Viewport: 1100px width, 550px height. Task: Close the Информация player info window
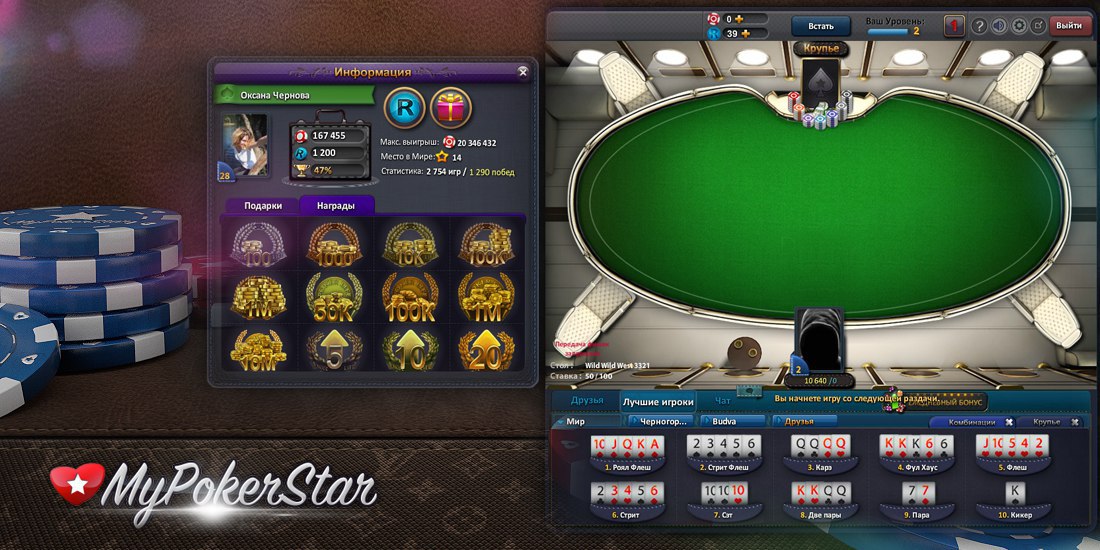(x=523, y=72)
